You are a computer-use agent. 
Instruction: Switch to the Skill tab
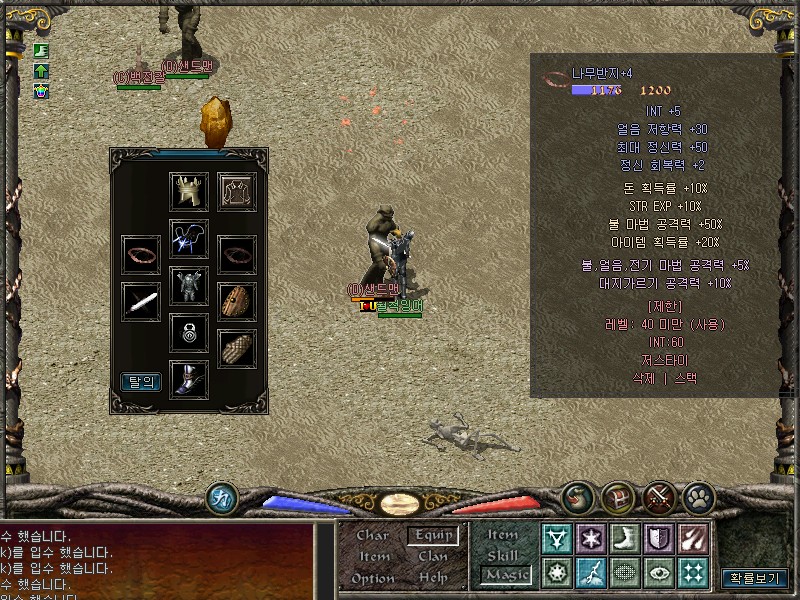pyautogui.click(x=503, y=554)
